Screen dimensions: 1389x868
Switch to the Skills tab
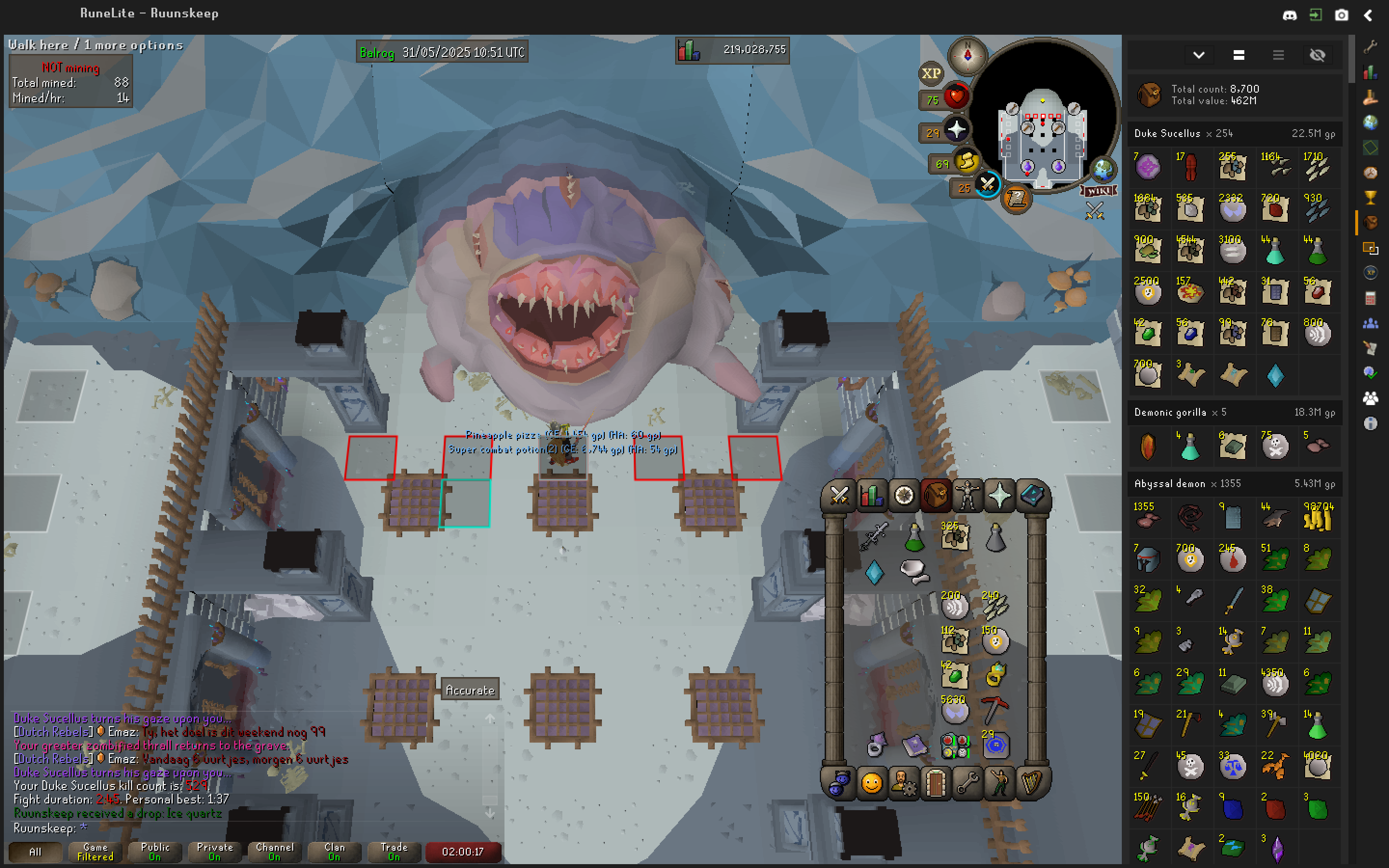[x=872, y=496]
